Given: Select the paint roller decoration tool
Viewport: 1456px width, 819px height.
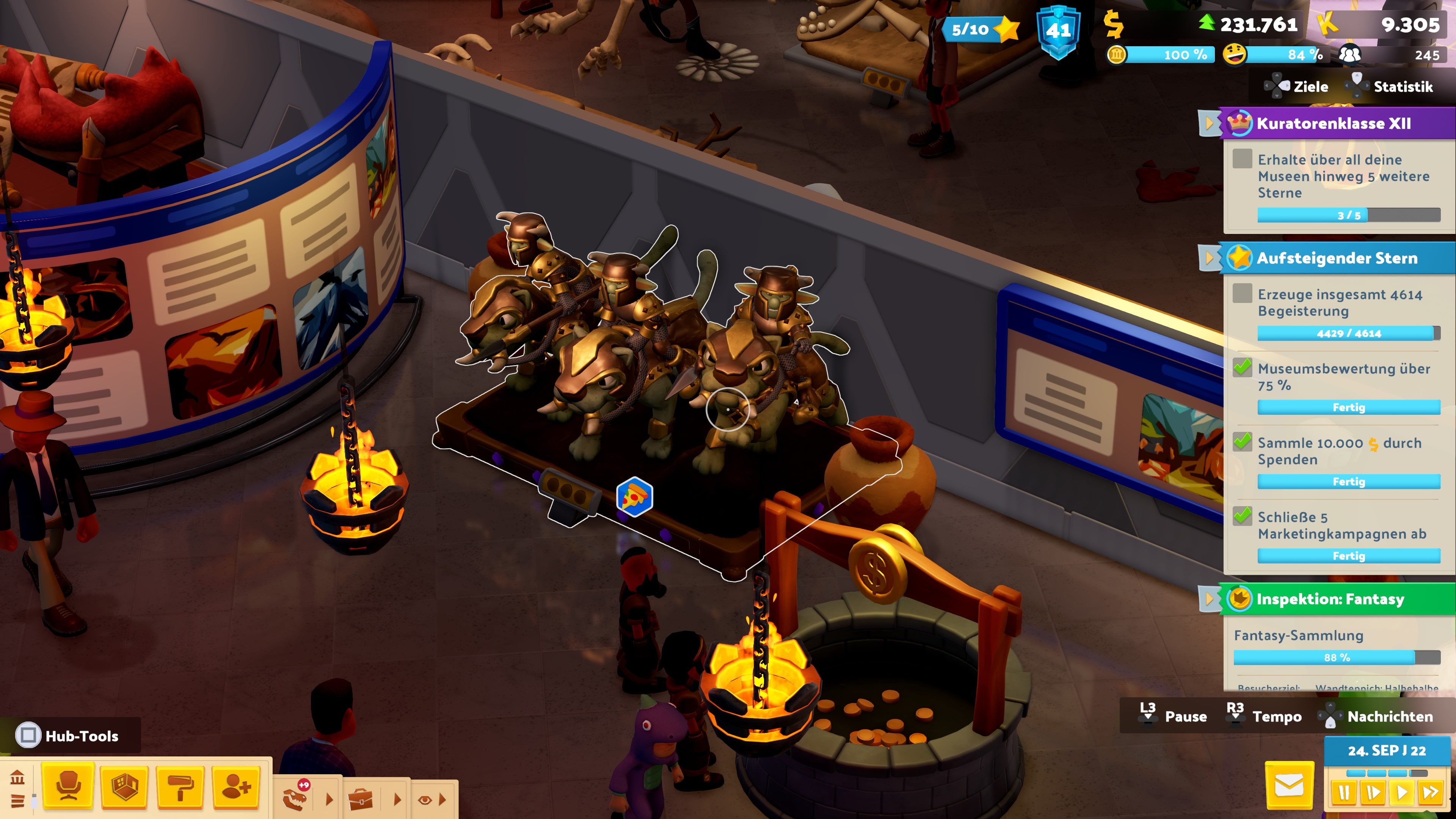Looking at the screenshot, I should point(180,787).
